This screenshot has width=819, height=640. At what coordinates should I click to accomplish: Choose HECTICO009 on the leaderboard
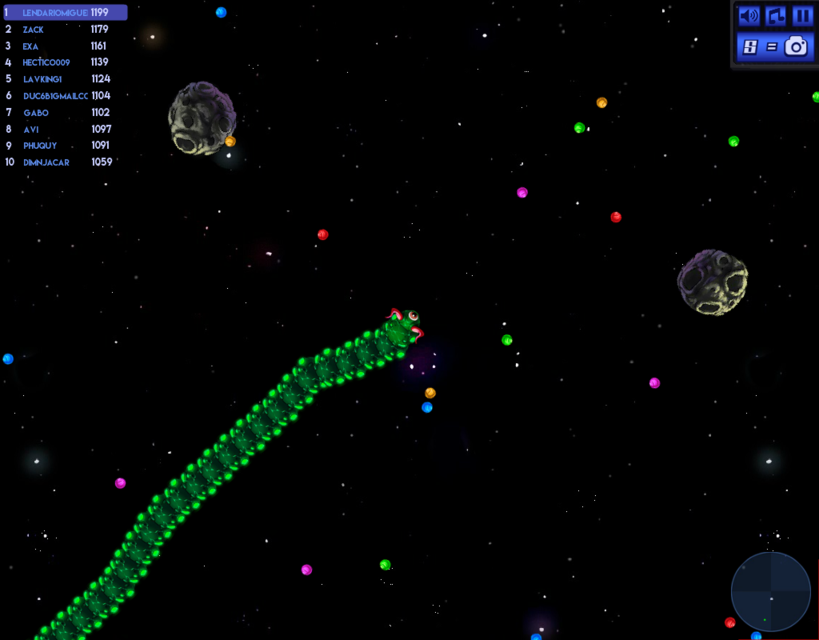tap(58, 63)
